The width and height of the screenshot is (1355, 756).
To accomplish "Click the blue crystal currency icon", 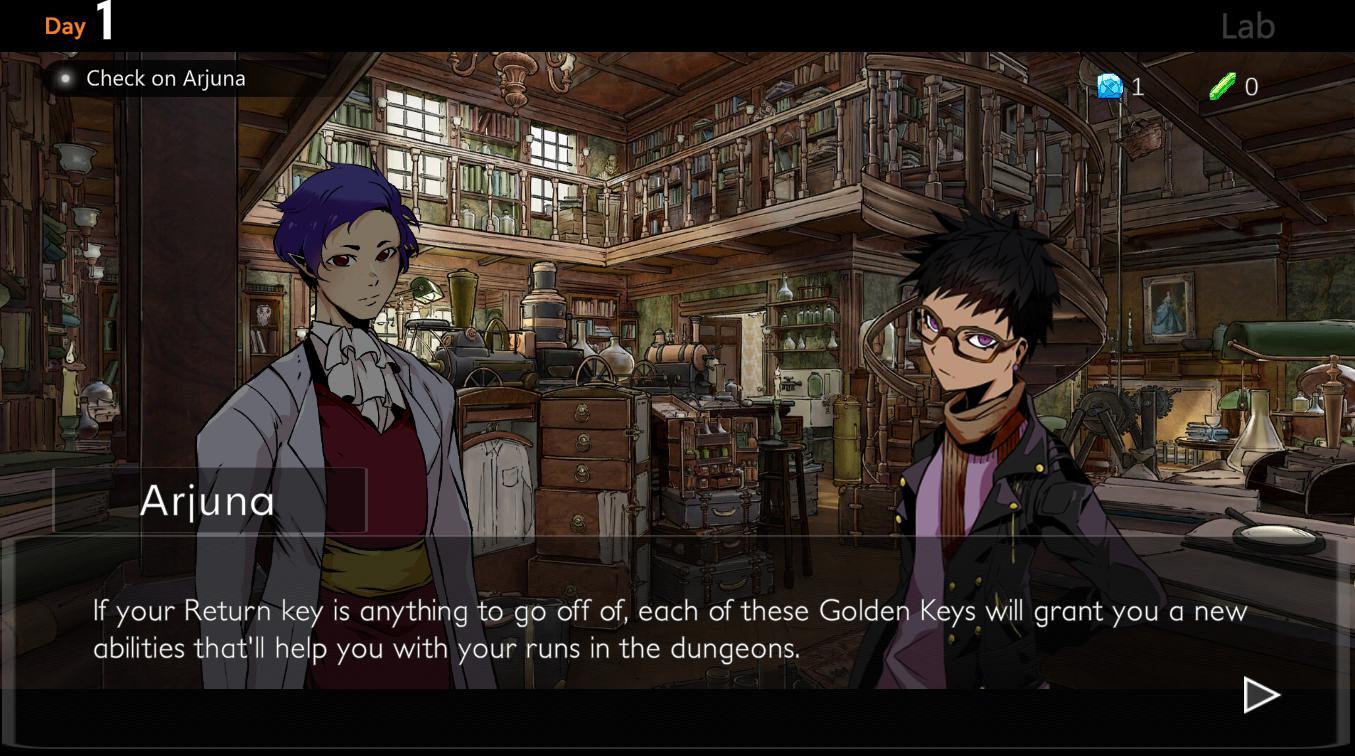I will [1109, 87].
